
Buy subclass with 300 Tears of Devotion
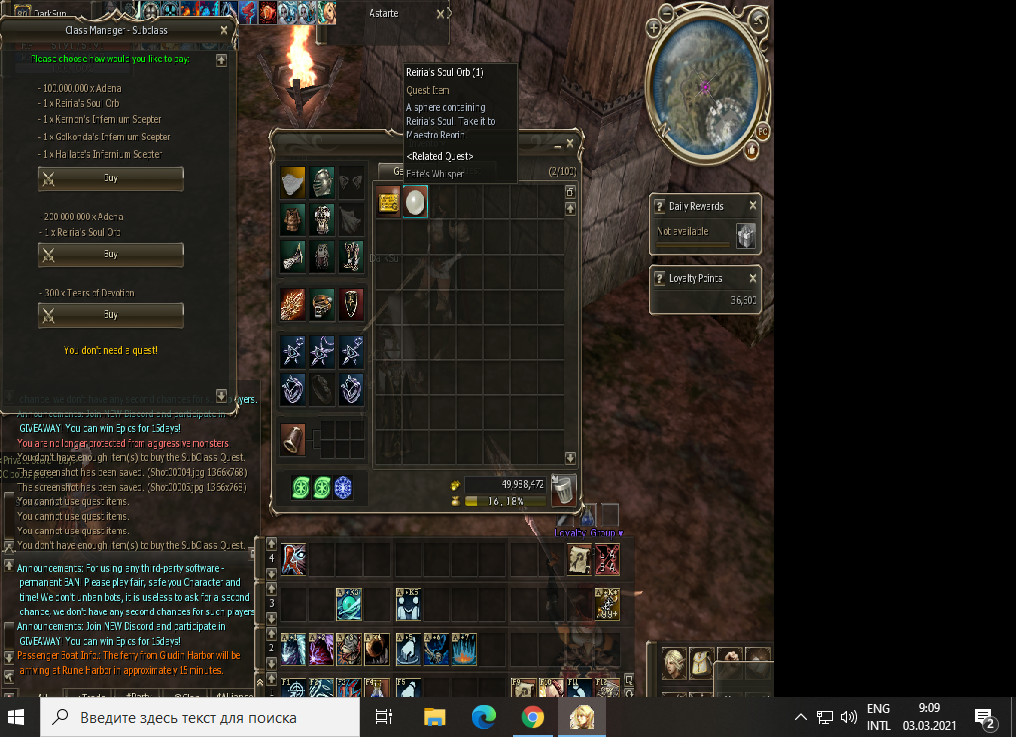point(111,315)
